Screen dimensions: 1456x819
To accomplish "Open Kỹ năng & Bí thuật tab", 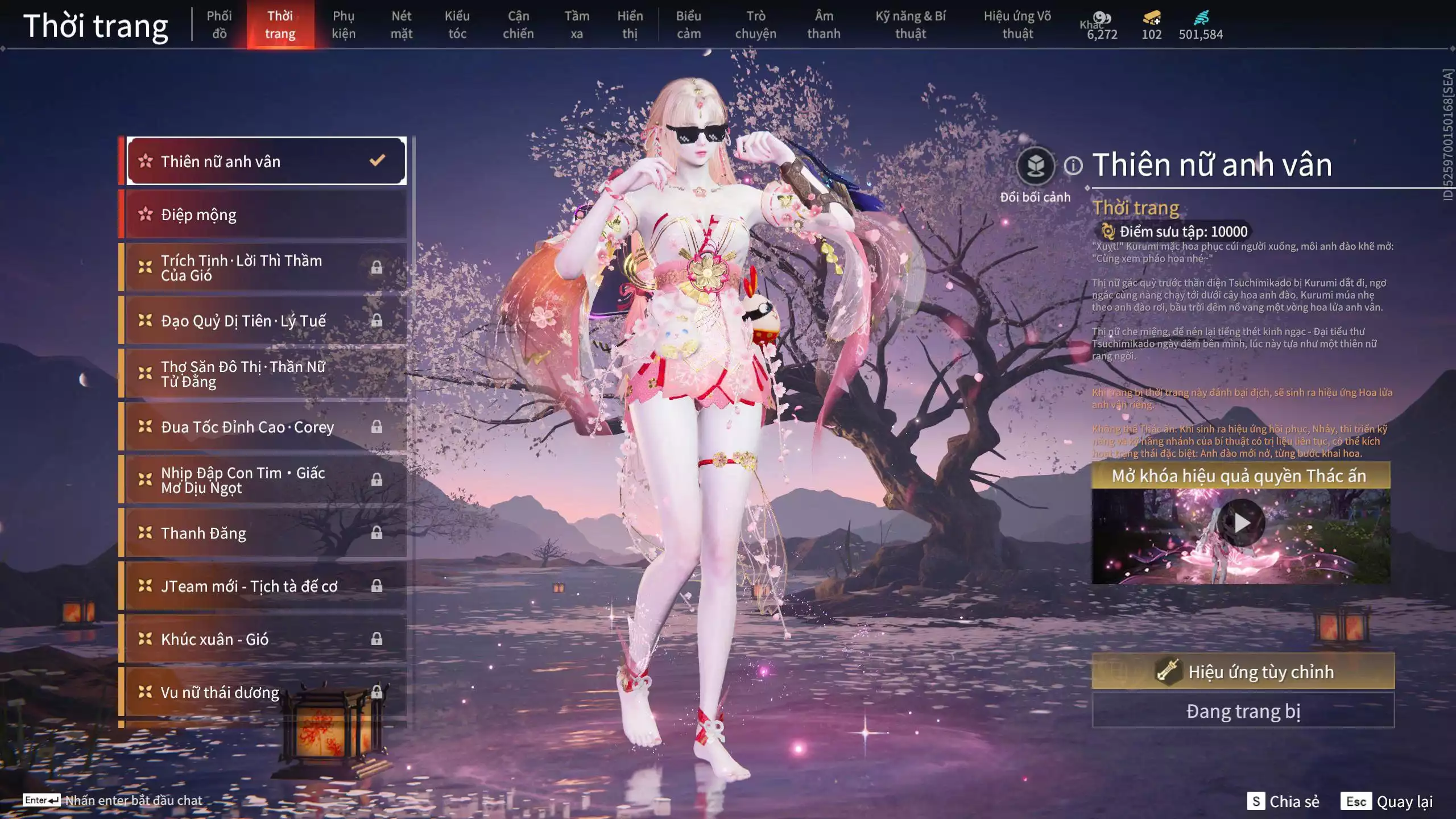I will pos(910,24).
